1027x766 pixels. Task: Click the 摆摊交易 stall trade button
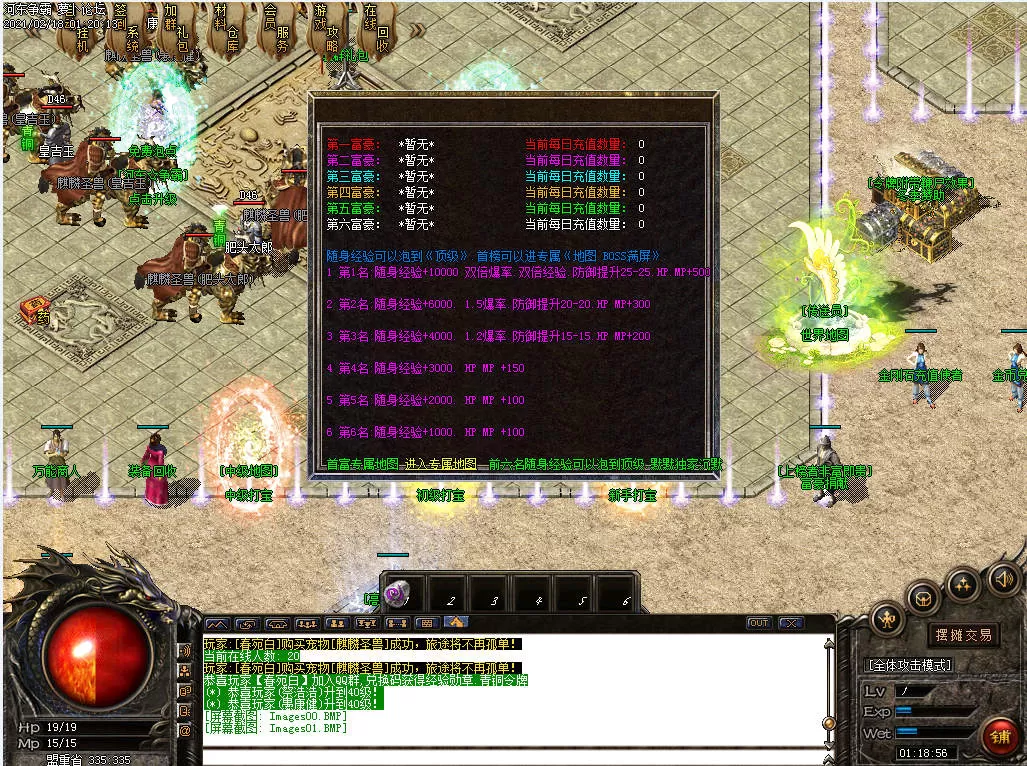point(963,634)
